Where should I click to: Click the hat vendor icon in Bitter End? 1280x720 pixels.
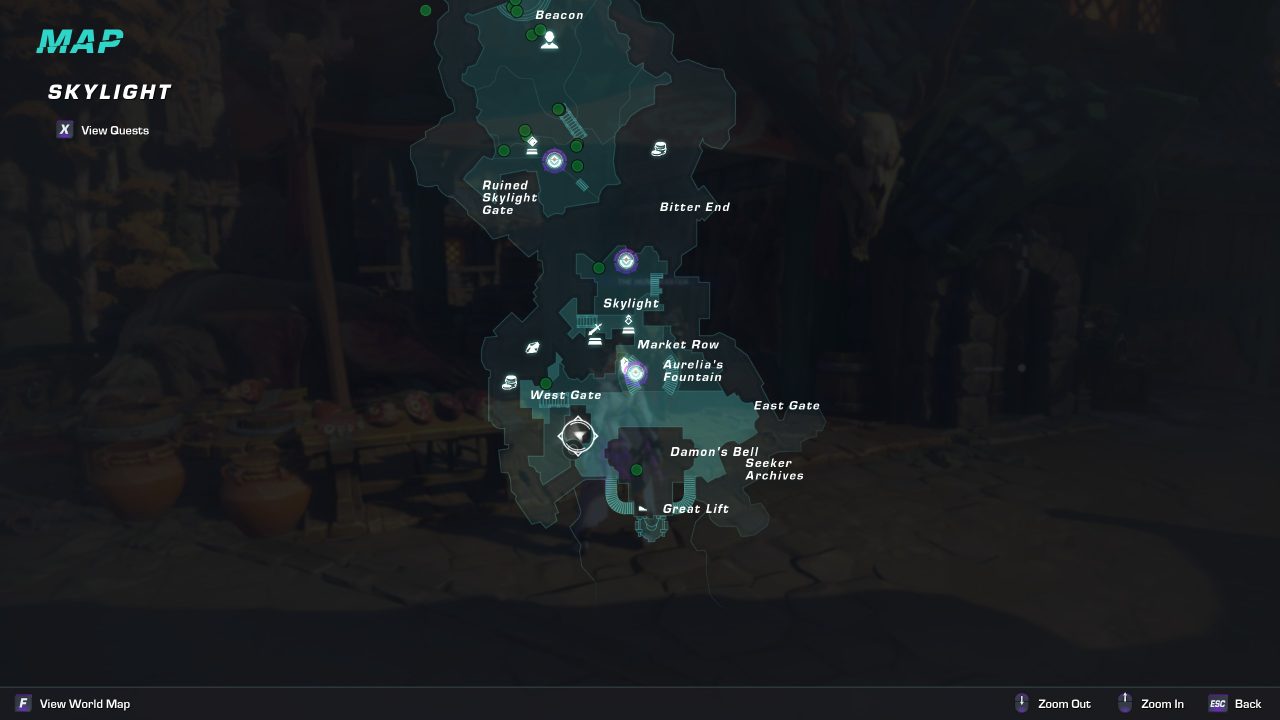[x=658, y=149]
